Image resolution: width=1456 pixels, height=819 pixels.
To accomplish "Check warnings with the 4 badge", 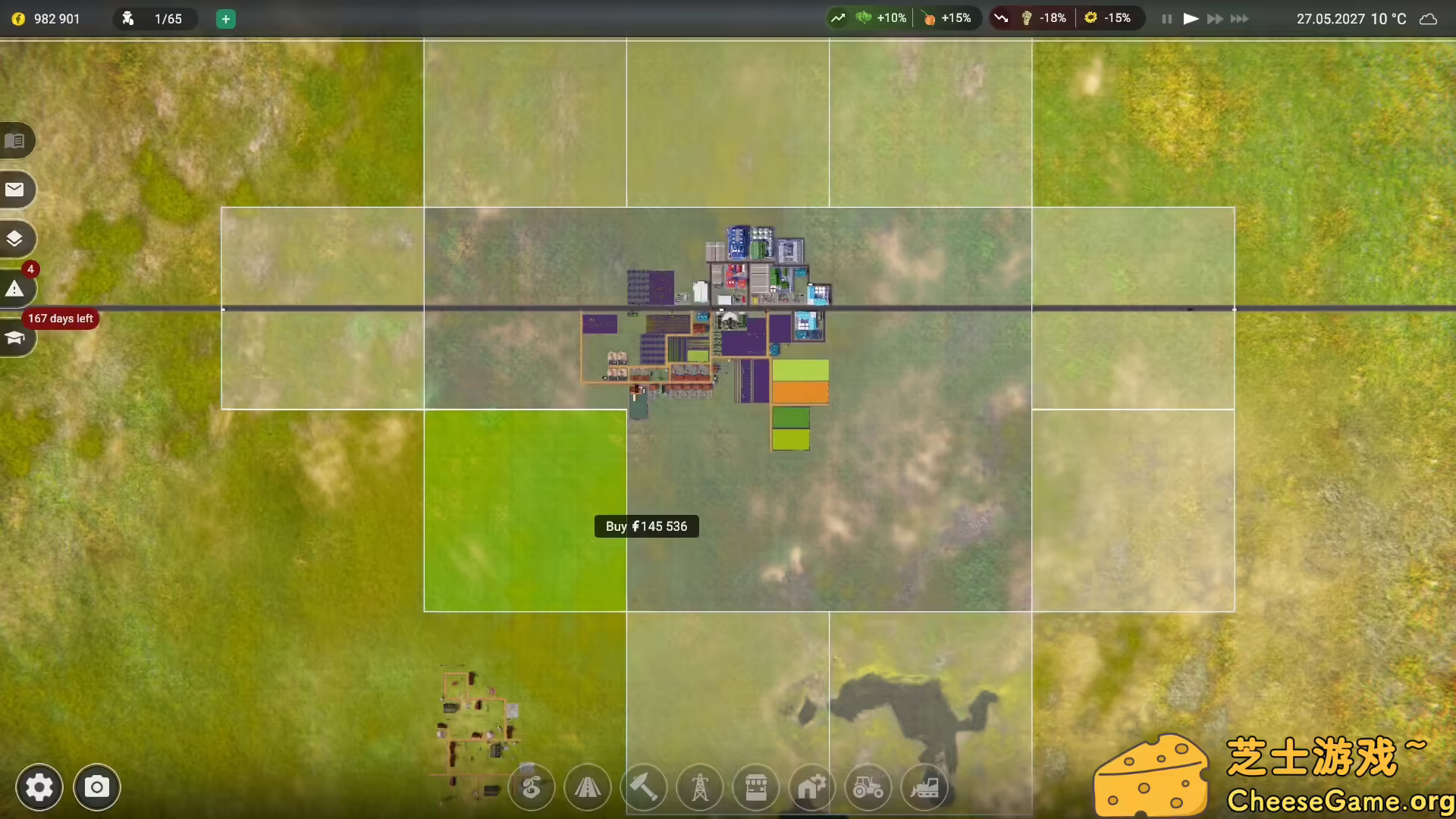I will [15, 288].
